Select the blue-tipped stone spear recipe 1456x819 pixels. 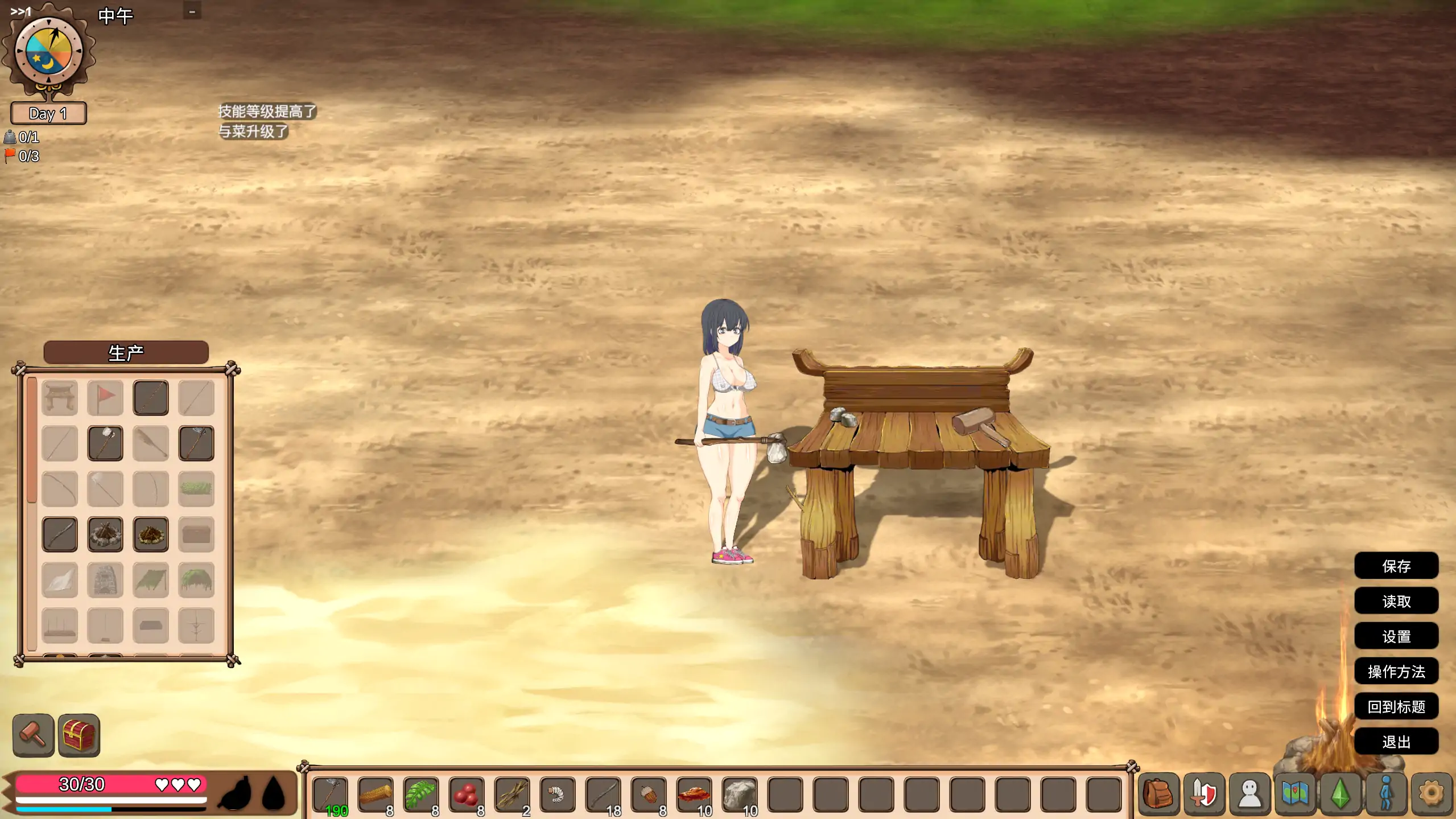(196, 443)
